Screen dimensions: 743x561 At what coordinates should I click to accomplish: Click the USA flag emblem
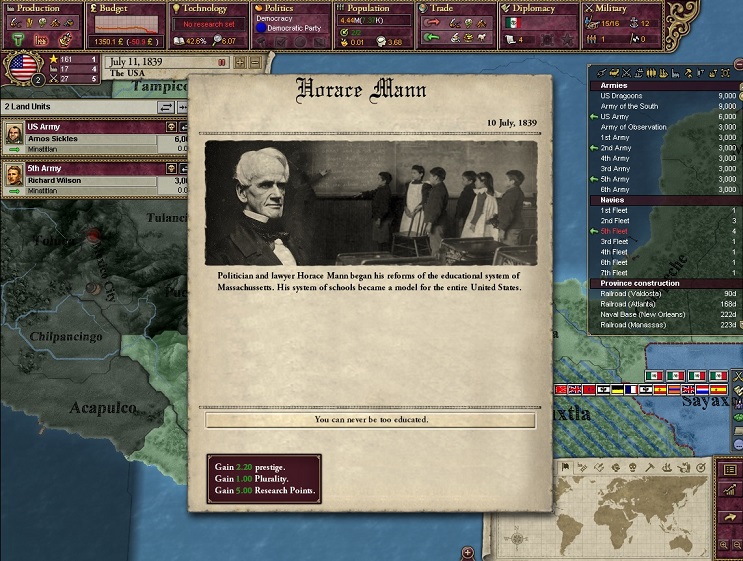21,68
